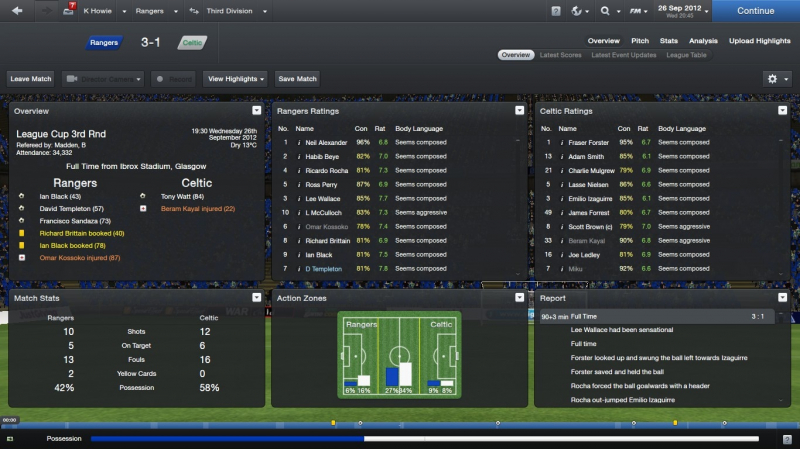800x449 pixels.
Task: Select the Latest Scores subtab
Action: 562,55
